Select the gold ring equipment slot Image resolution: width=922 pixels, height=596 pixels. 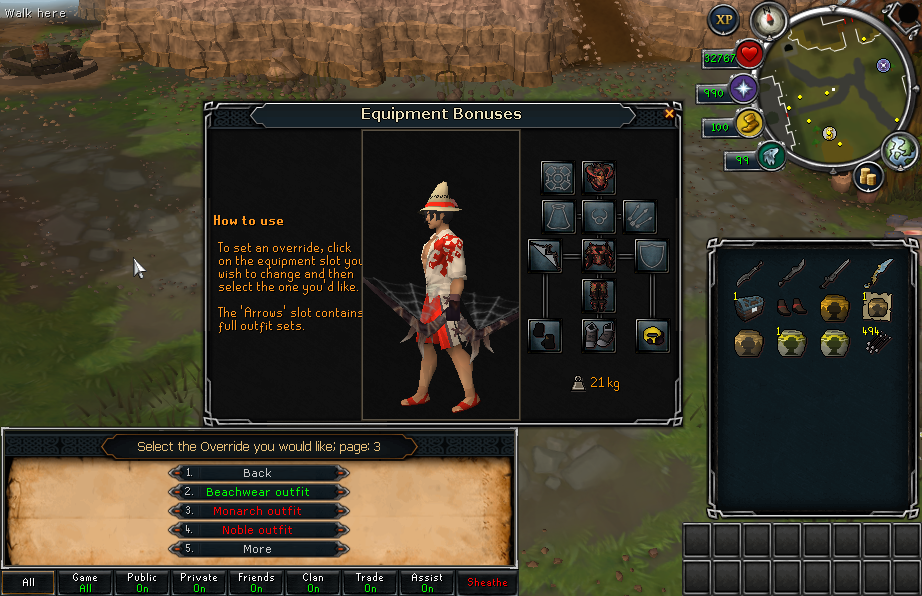point(651,335)
